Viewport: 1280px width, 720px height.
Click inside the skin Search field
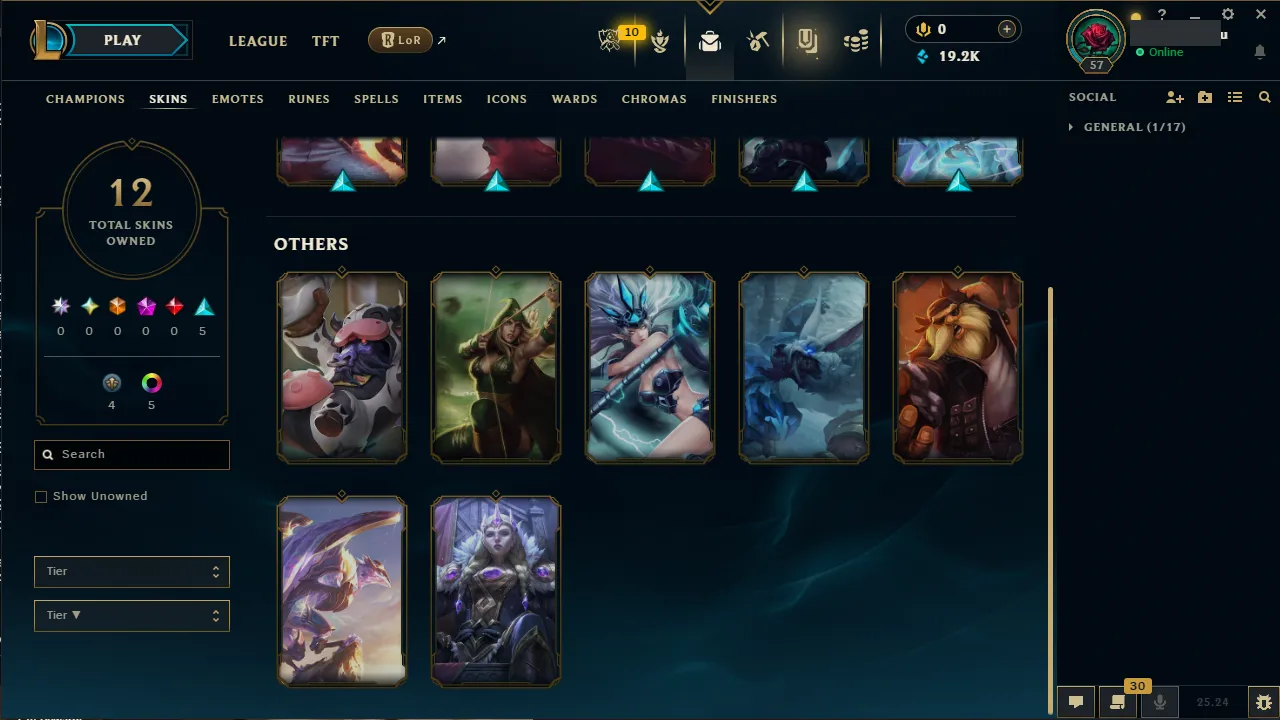pos(131,454)
